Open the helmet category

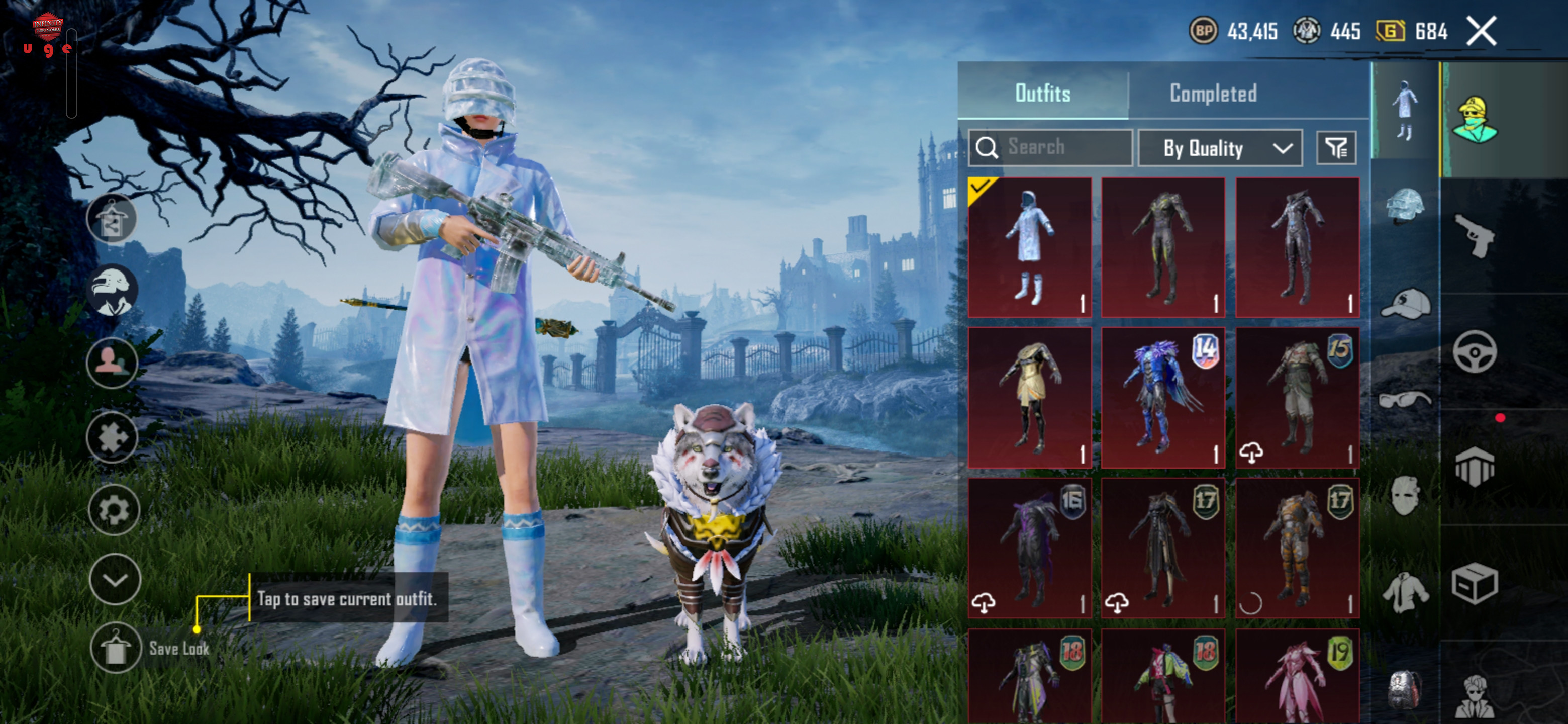click(1405, 206)
